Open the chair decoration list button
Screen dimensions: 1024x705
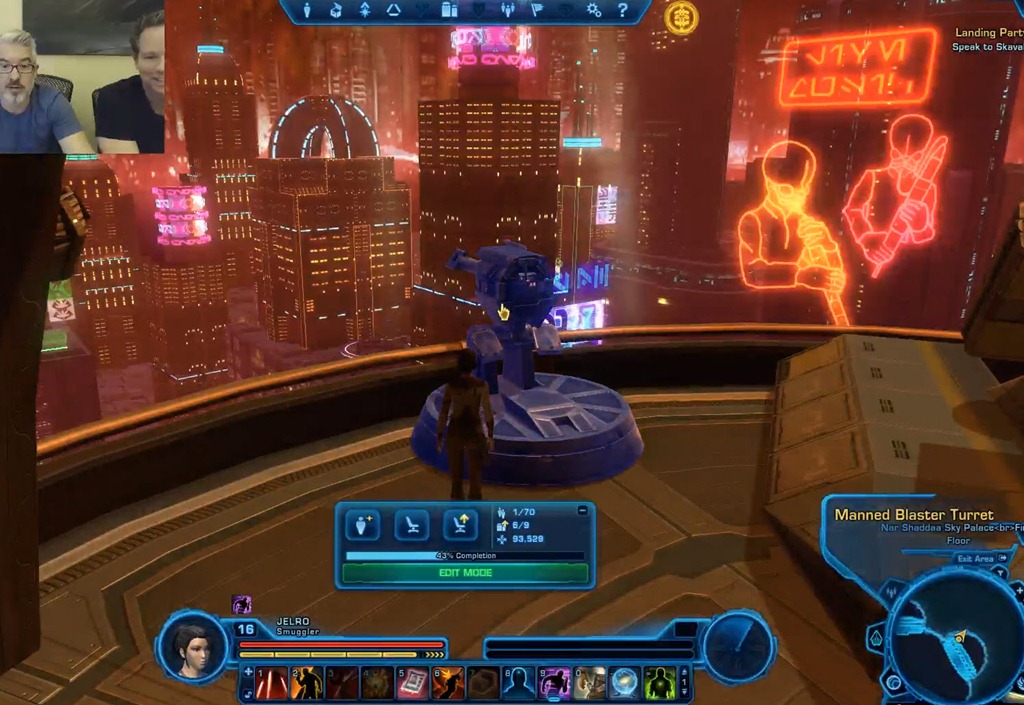click(412, 524)
